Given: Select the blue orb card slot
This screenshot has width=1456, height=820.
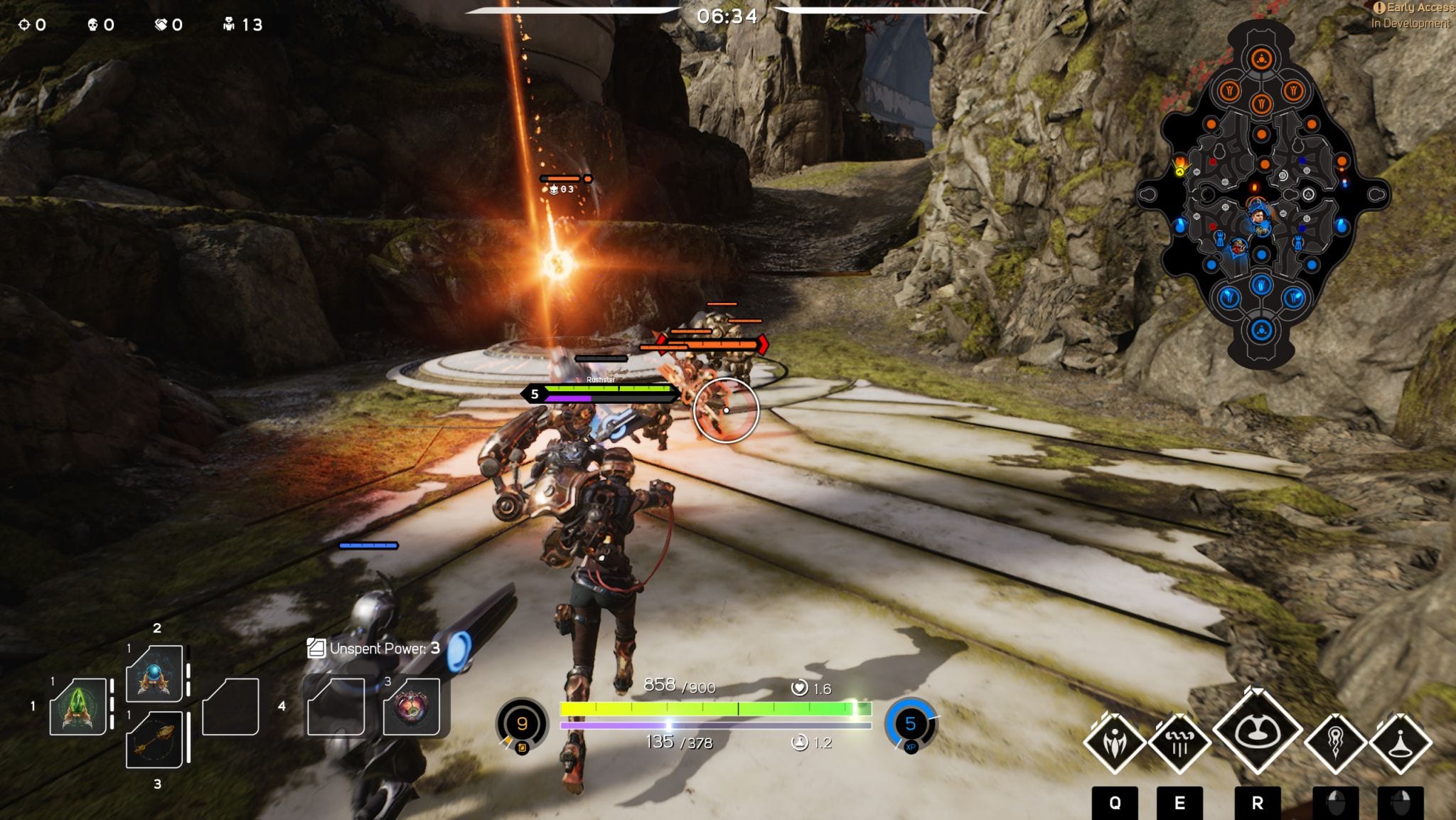Looking at the screenshot, I should pos(154,673).
